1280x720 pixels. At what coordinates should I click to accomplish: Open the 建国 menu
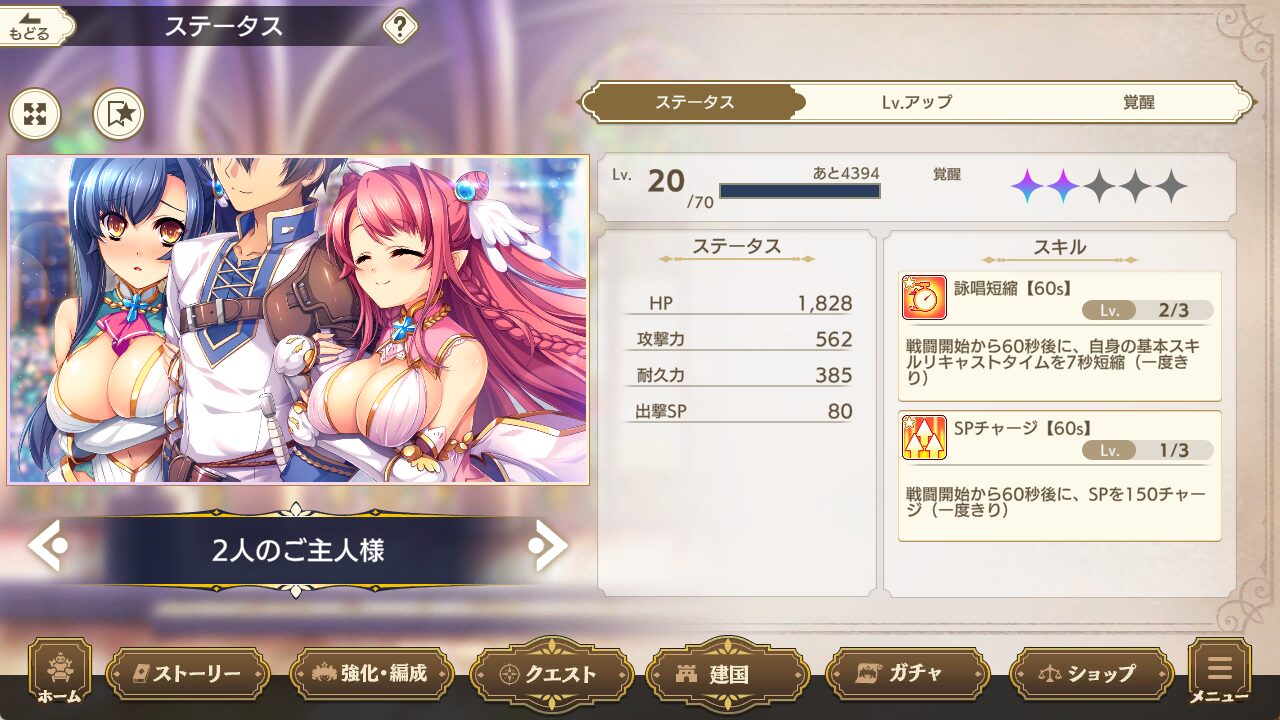click(729, 674)
